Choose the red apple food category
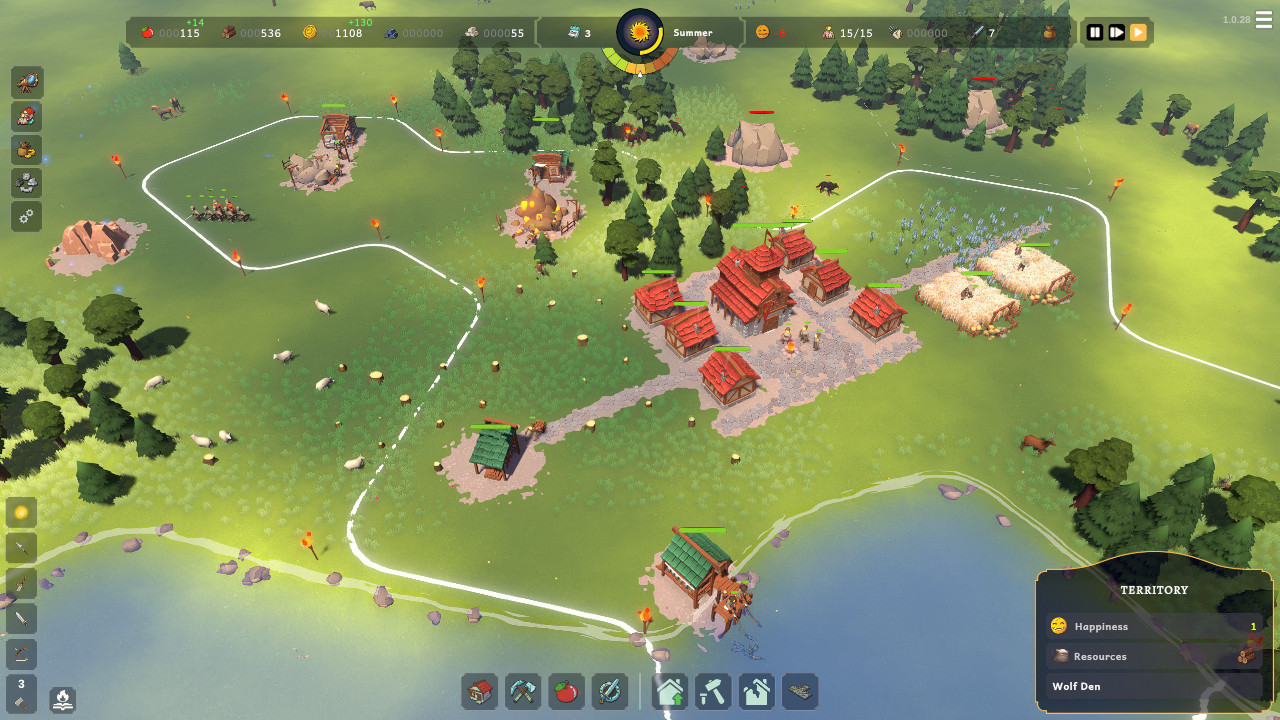The height and width of the screenshot is (720, 1280). [x=566, y=691]
